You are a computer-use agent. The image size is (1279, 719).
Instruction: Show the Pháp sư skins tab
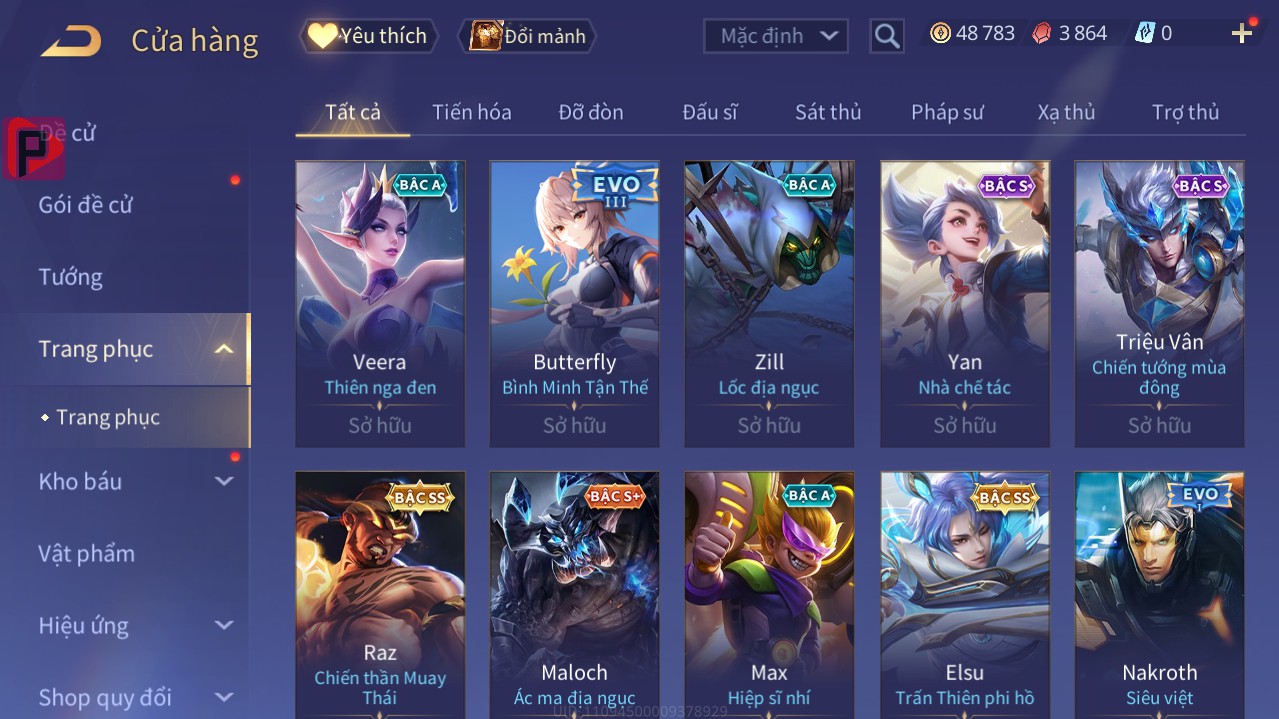(x=947, y=112)
